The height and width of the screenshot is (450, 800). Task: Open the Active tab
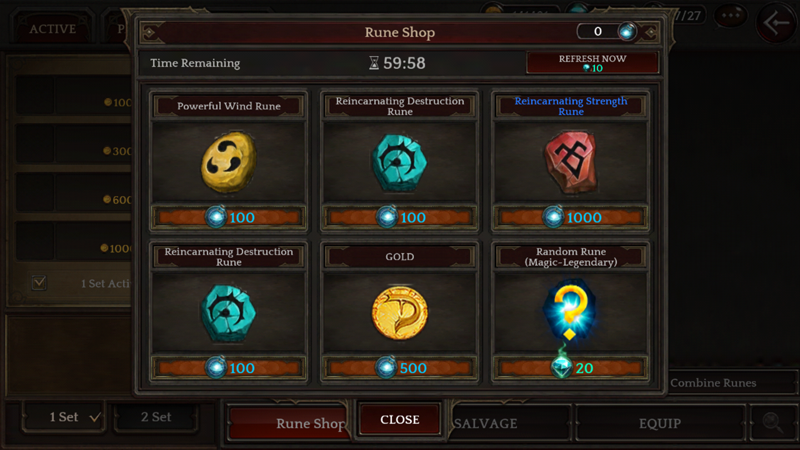click(x=52, y=29)
